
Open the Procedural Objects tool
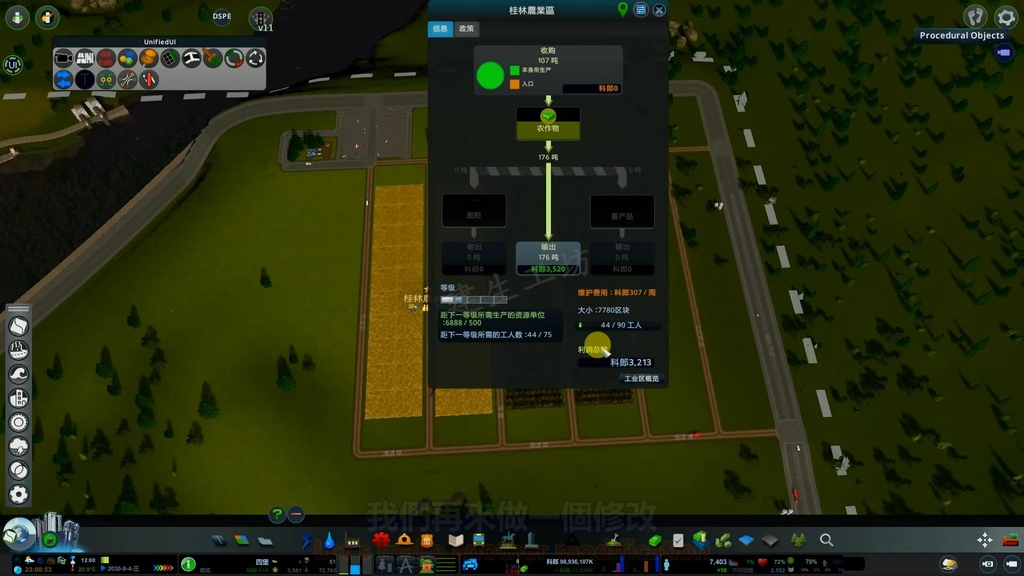961,36
